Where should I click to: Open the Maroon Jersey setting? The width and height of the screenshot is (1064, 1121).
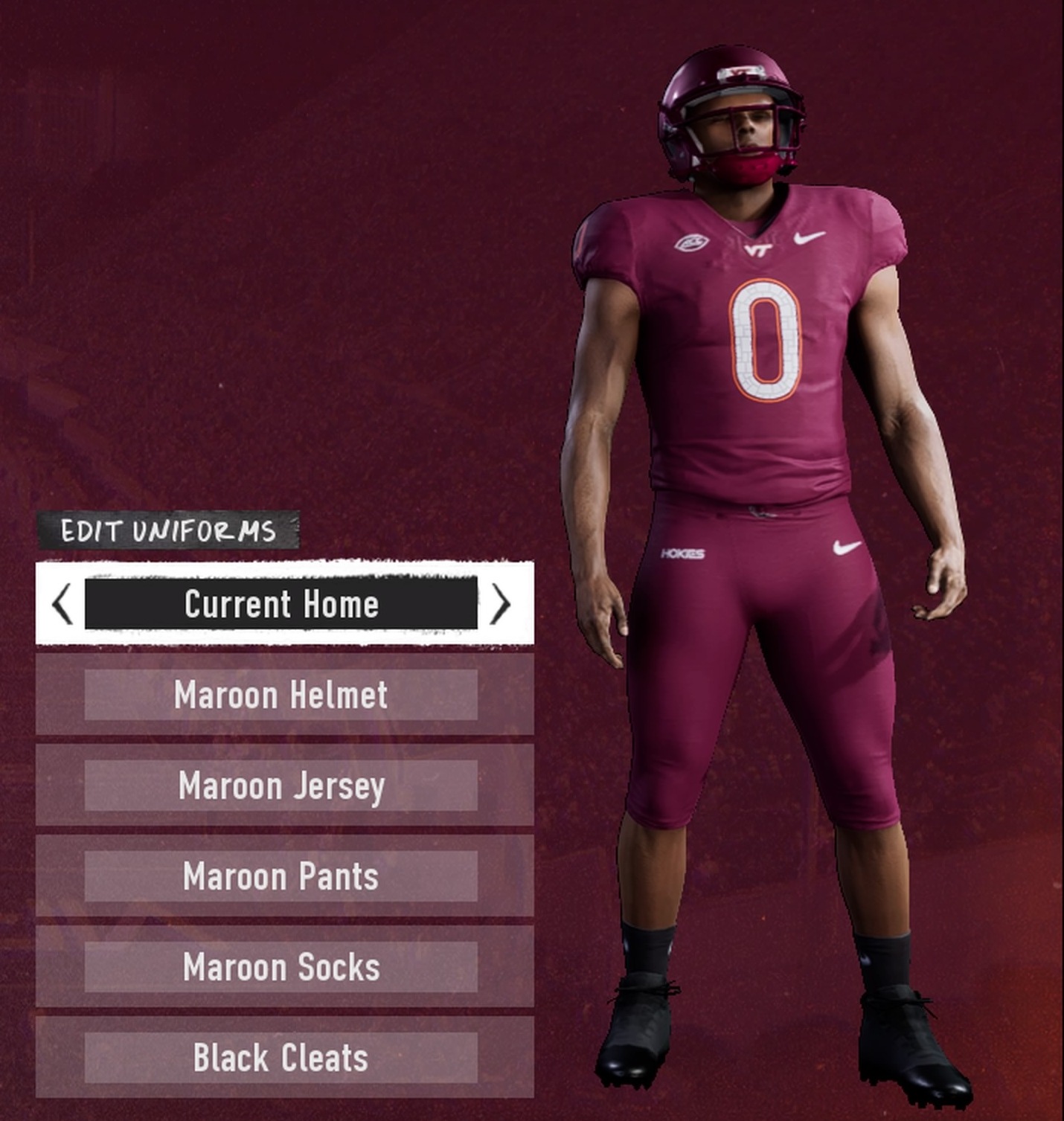coord(281,786)
